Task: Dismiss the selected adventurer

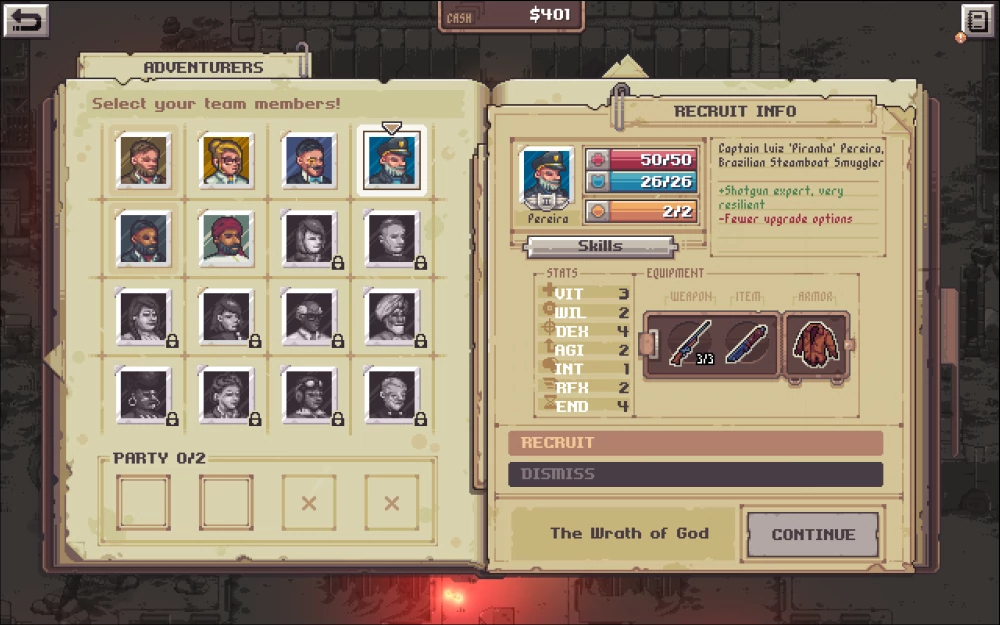Action: tap(695, 474)
